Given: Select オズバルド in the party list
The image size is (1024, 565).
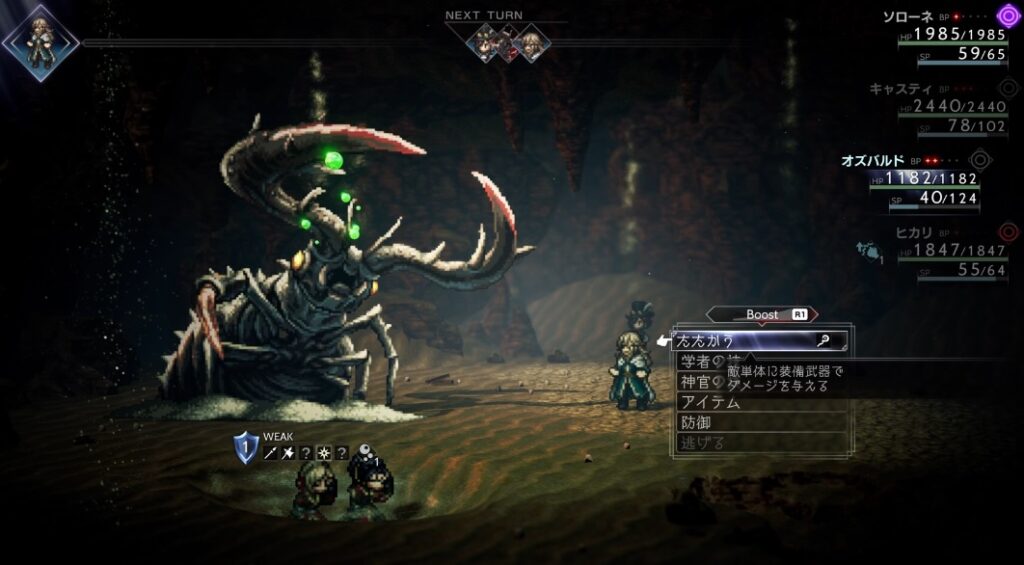Looking at the screenshot, I should click(x=873, y=160).
